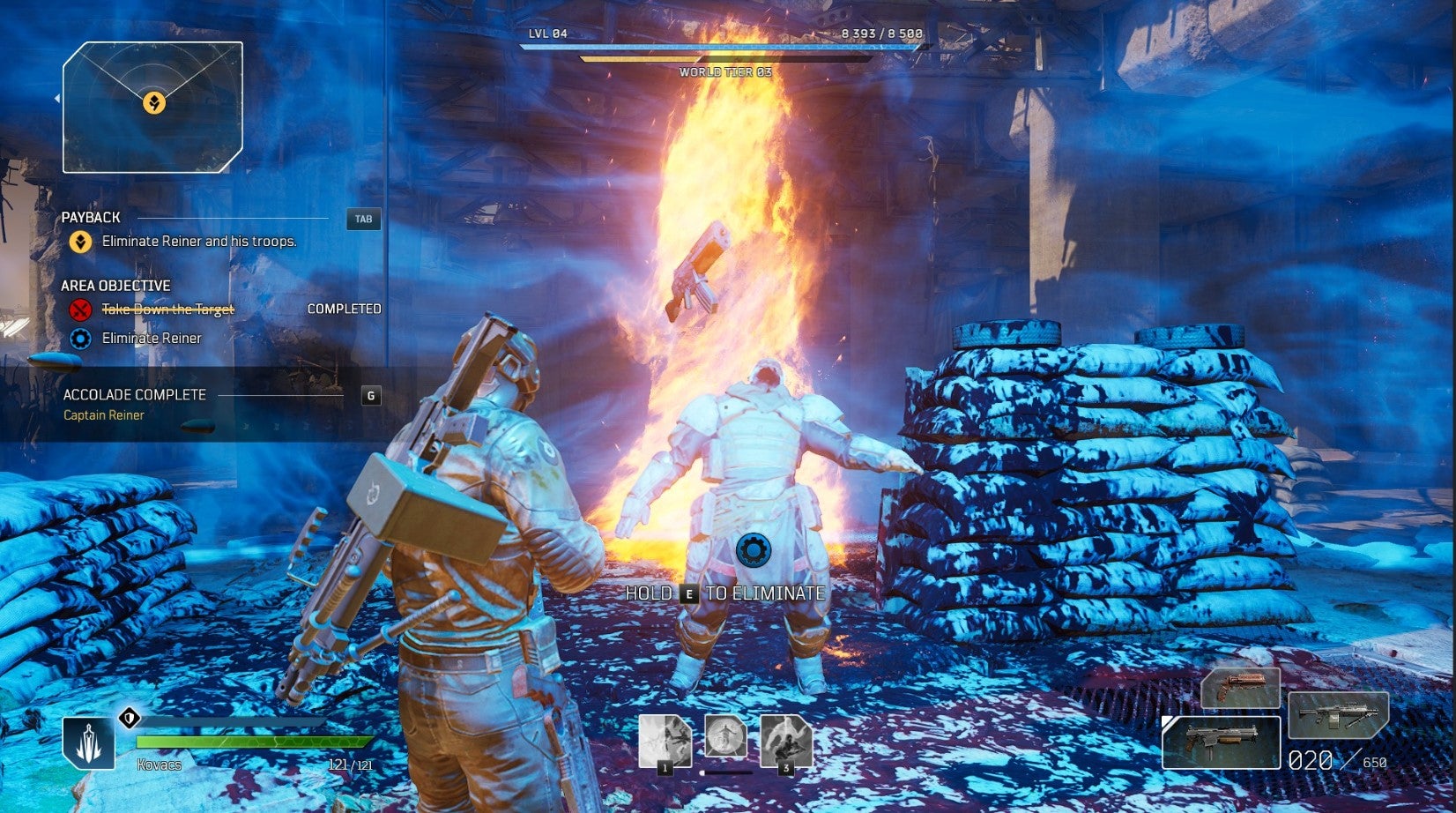Click the blue gear marker on Reiner
Viewport: 1456px width, 813px height.
click(x=752, y=549)
